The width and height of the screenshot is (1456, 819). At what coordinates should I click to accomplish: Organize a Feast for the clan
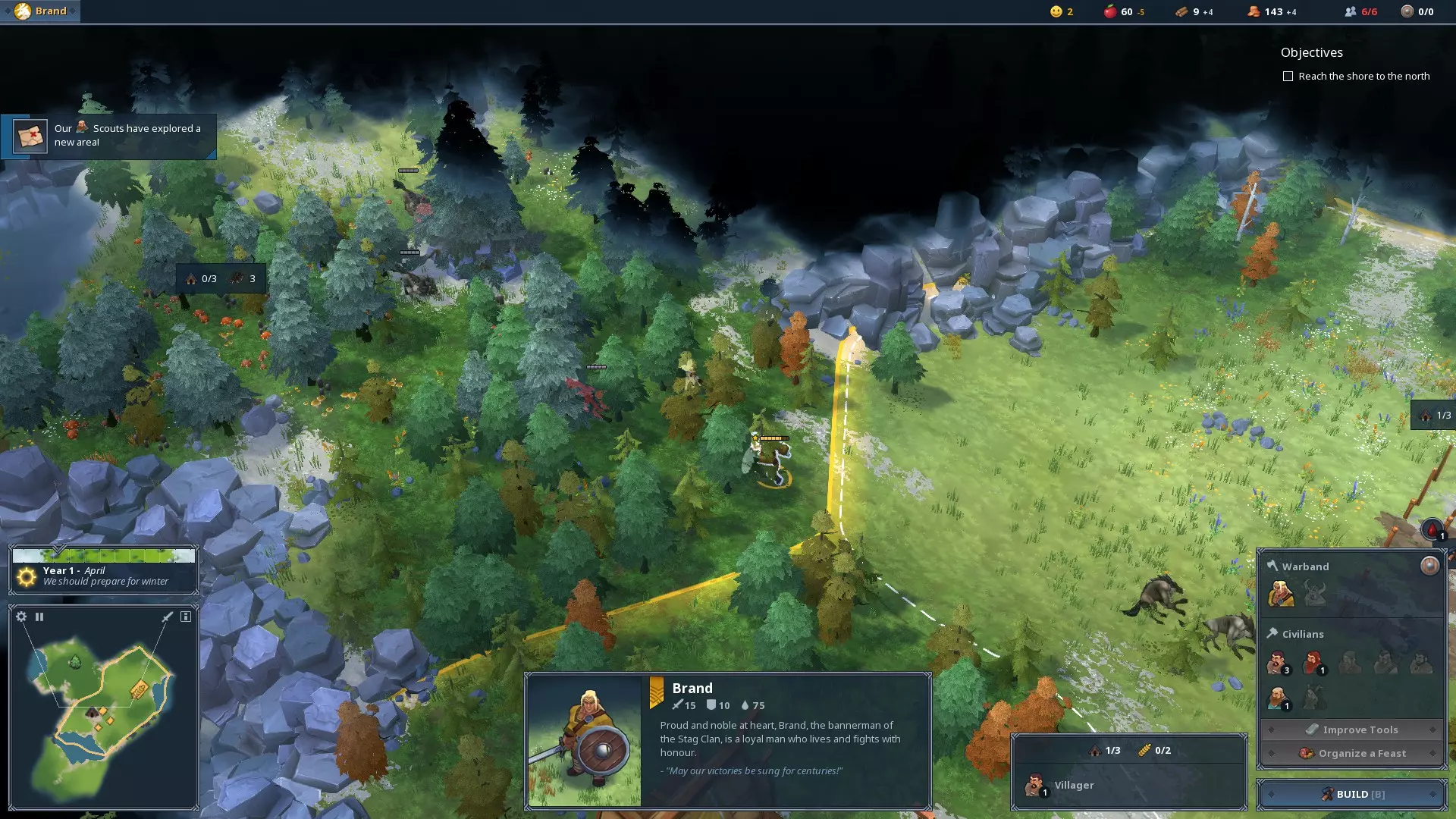tap(1351, 753)
